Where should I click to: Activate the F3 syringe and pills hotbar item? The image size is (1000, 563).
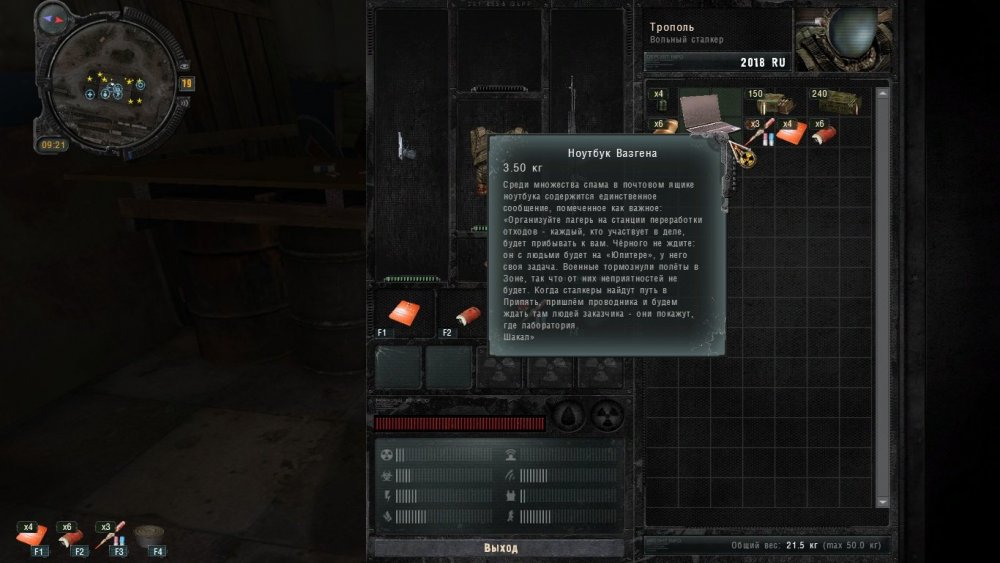pyautogui.click(x=113, y=535)
